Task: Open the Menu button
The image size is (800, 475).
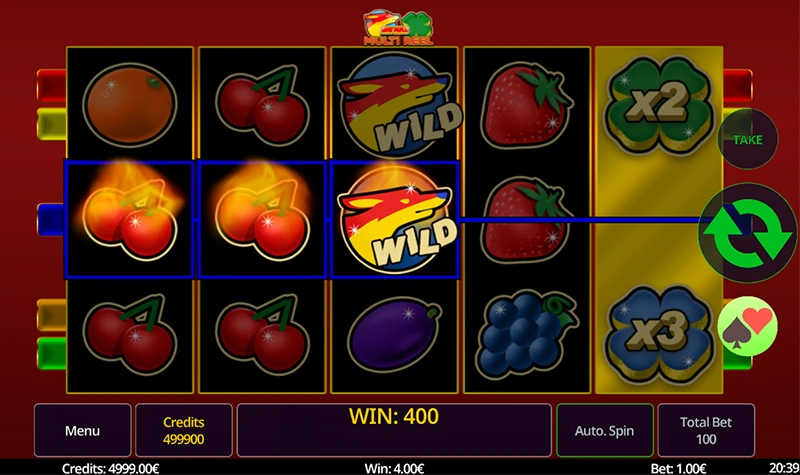Action: click(x=82, y=431)
